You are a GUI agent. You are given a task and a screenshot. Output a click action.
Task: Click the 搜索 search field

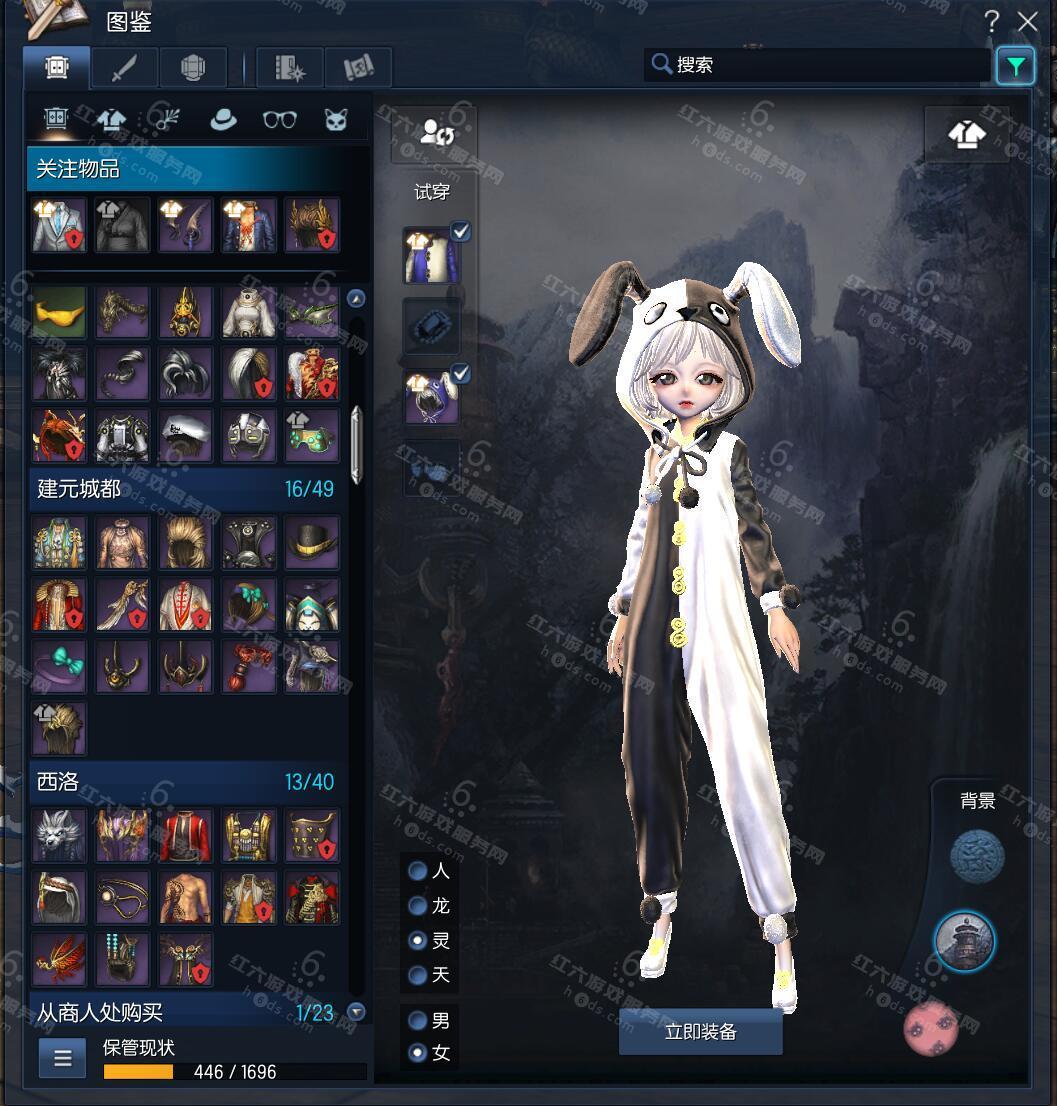pyautogui.click(x=820, y=65)
